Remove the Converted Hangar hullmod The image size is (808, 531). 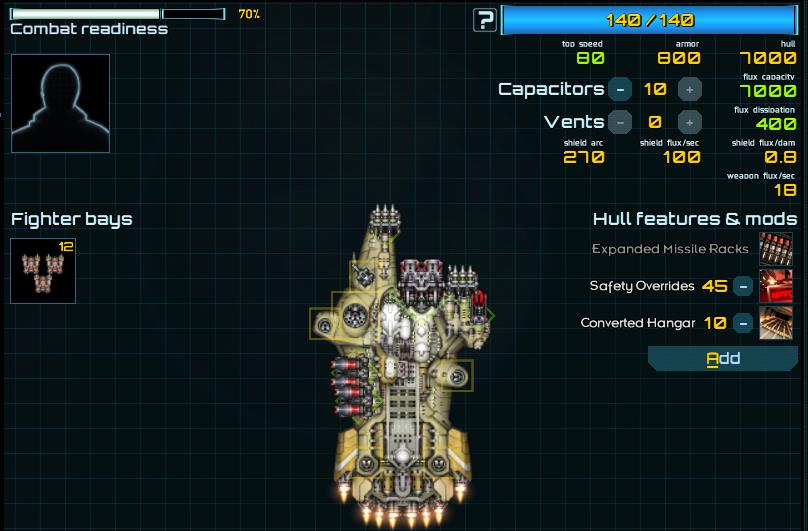pos(743,323)
